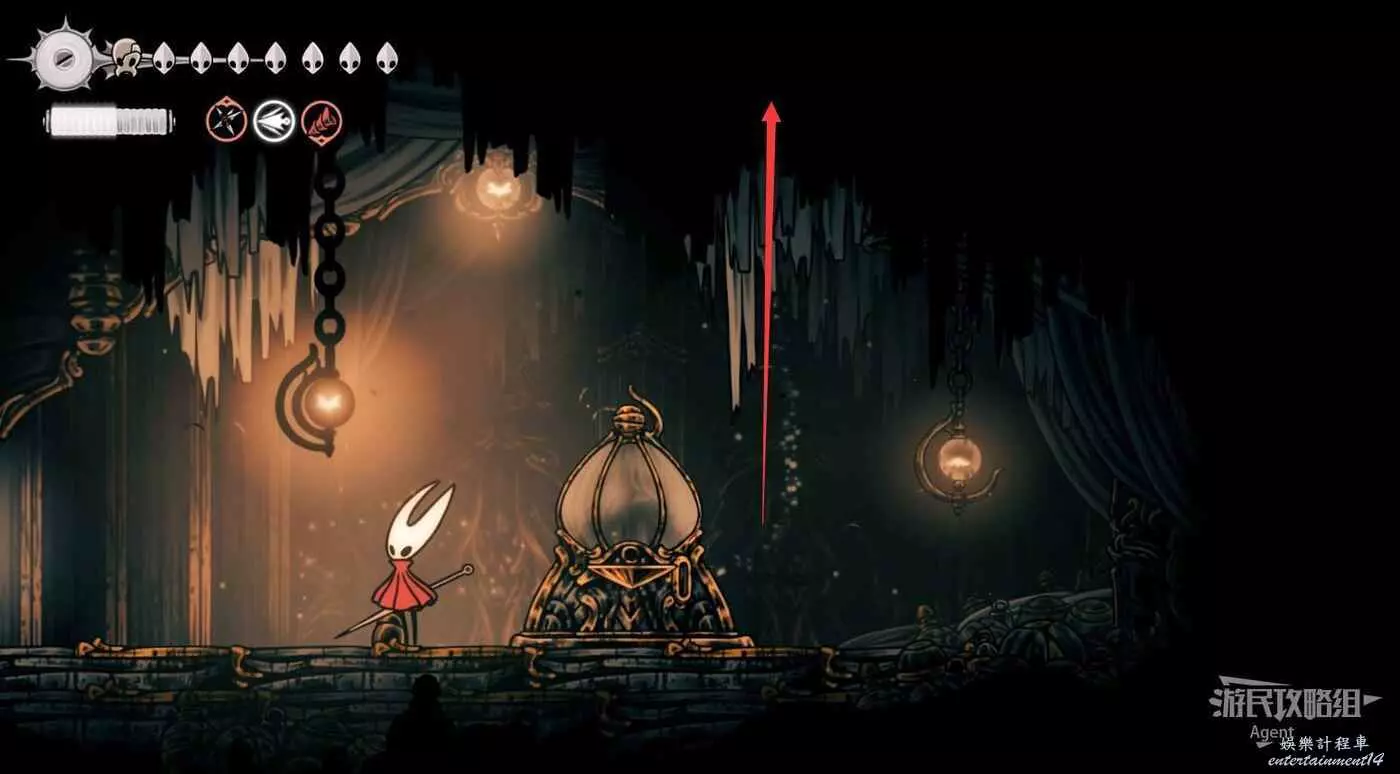Activate the white silk skill icon

(x=273, y=122)
